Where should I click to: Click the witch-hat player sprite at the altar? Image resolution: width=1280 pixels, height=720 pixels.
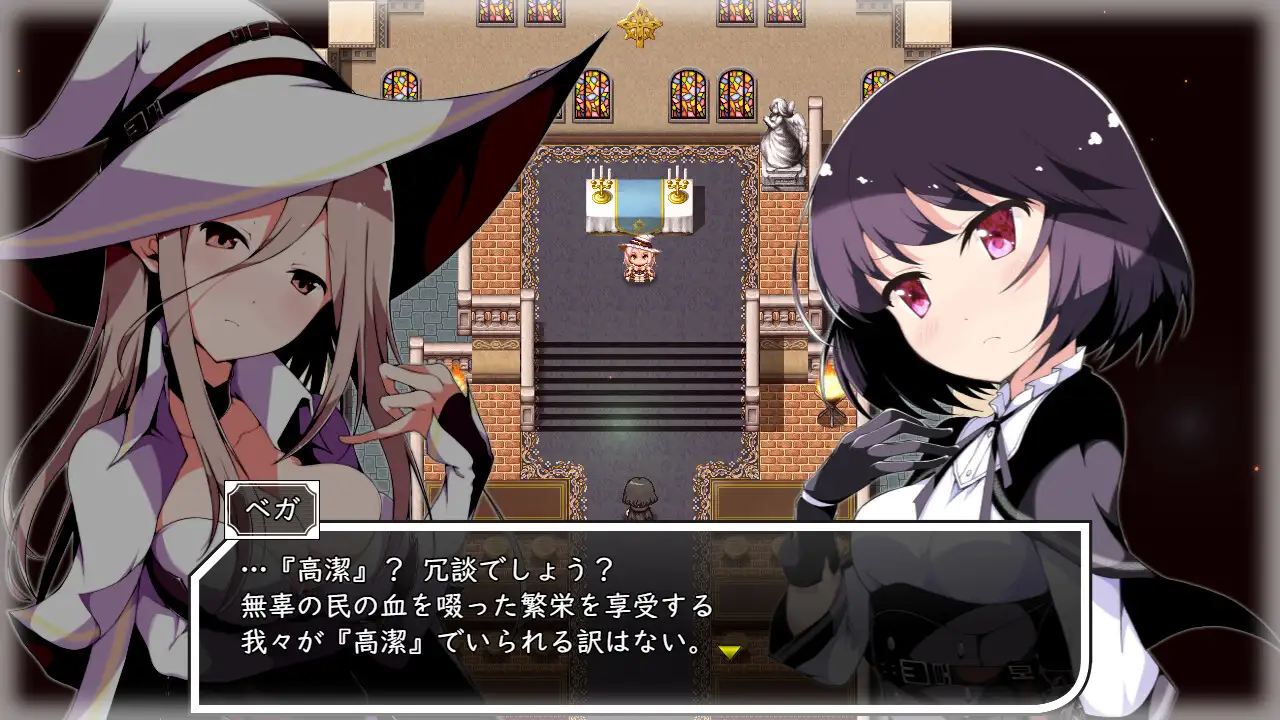point(641,262)
